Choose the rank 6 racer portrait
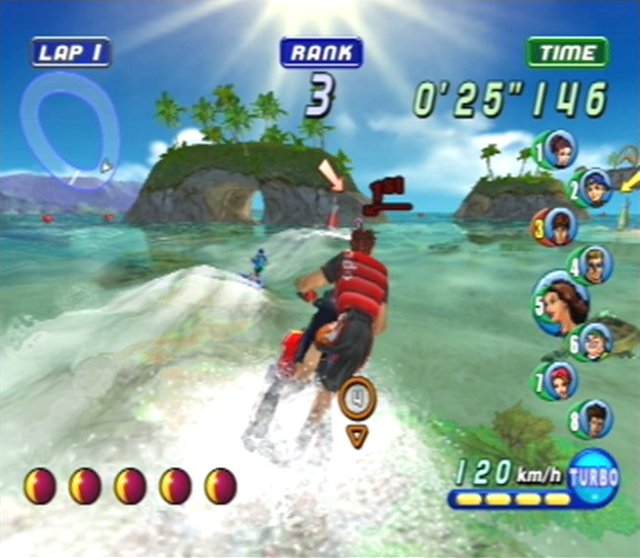Image resolution: width=640 pixels, height=558 pixels. [x=595, y=342]
